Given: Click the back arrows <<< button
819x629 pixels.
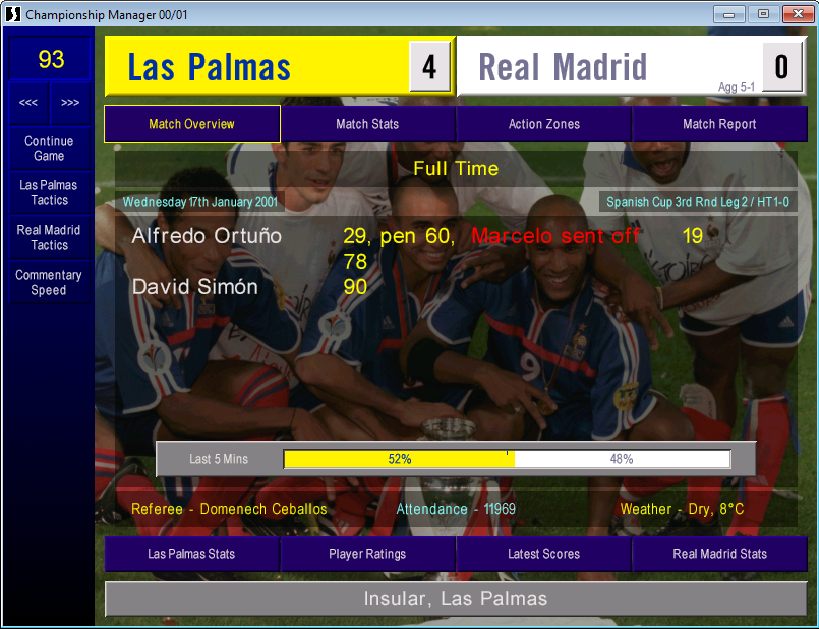Looking at the screenshot, I should (29, 103).
